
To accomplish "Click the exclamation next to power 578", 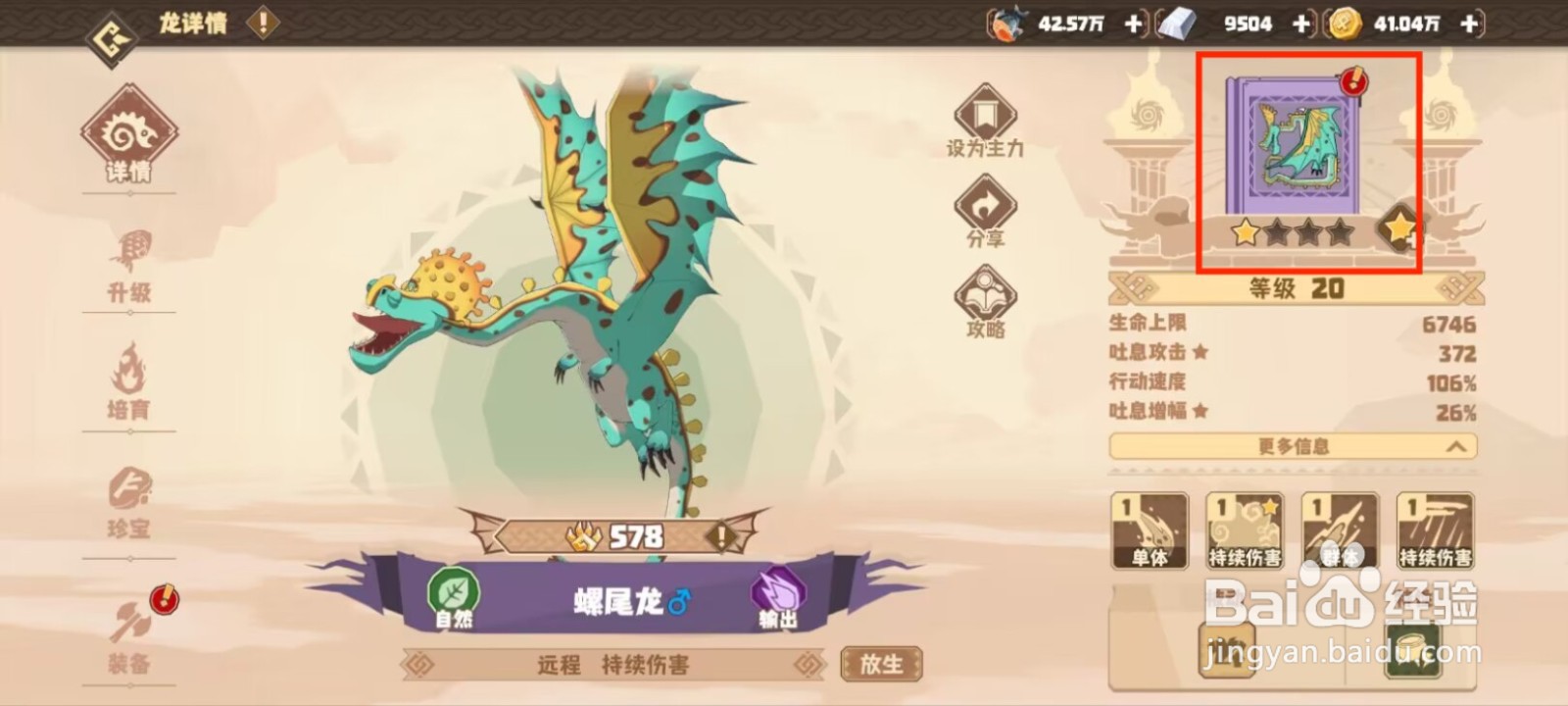I will [720, 535].
